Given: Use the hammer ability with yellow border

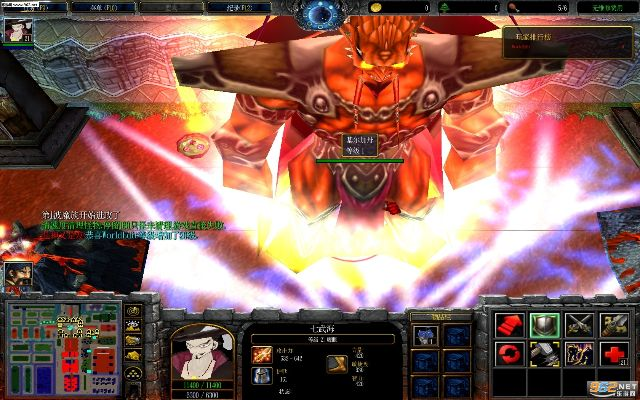Looking at the screenshot, I should tap(543, 354).
